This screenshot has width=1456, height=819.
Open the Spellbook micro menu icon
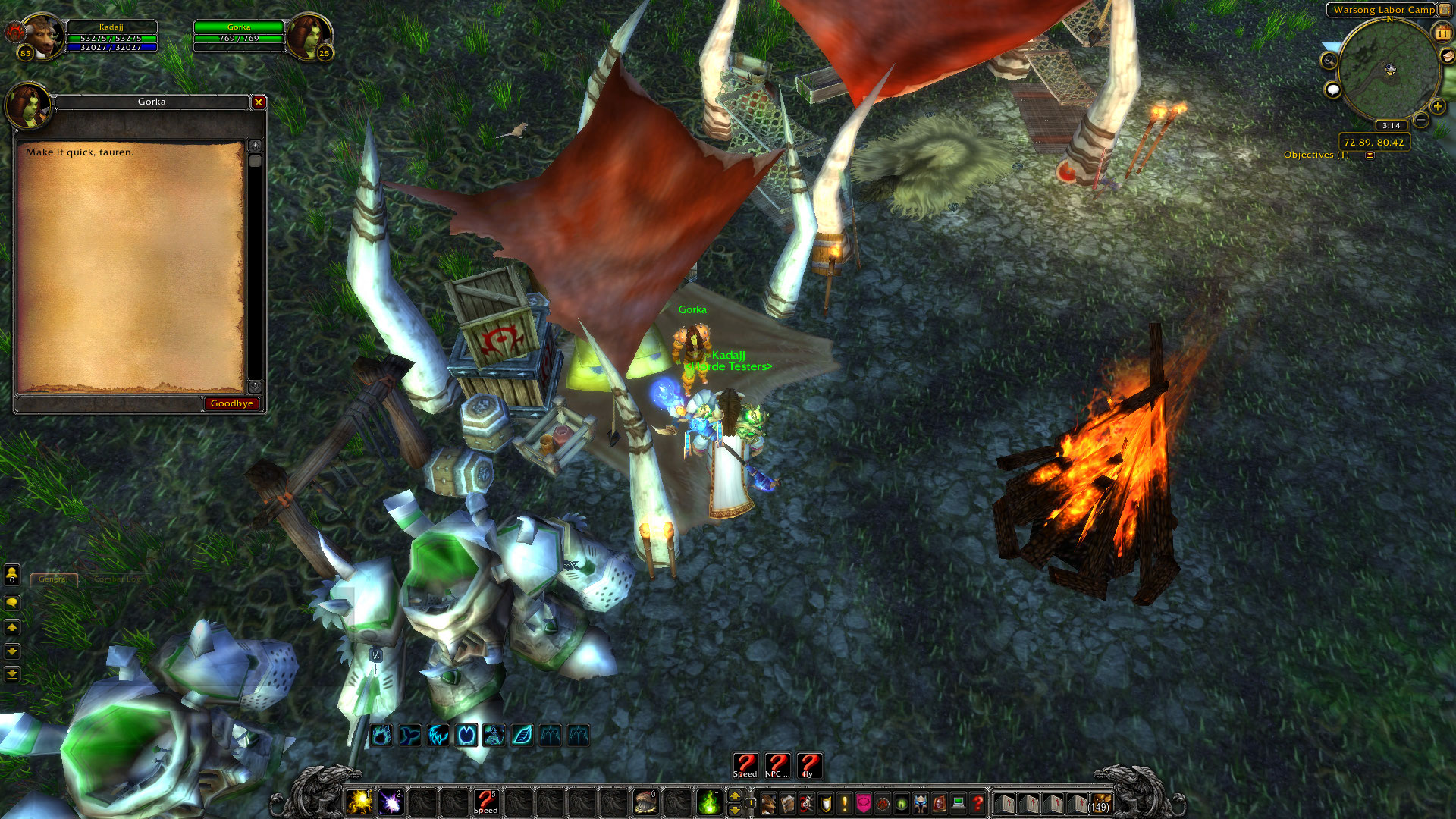coord(788,802)
